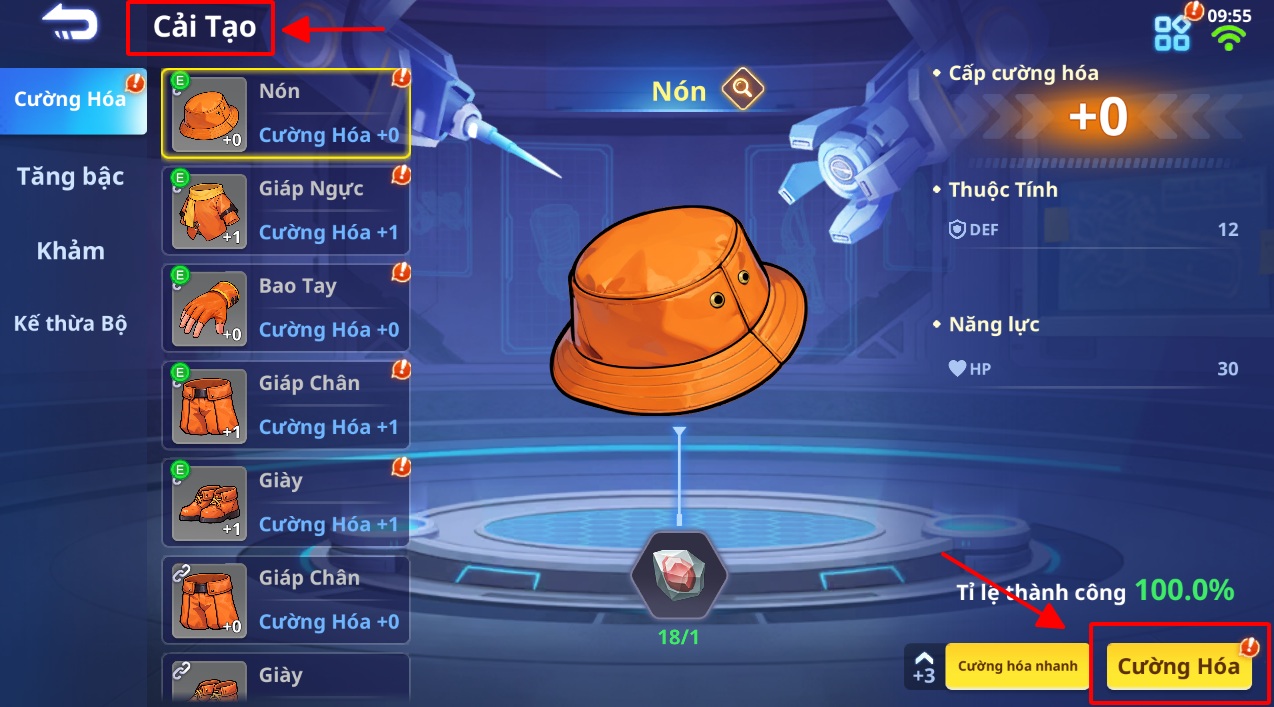Viewport: 1274px width, 707px height.
Task: Inspect Nón with the magnifier icon
Action: (x=743, y=90)
